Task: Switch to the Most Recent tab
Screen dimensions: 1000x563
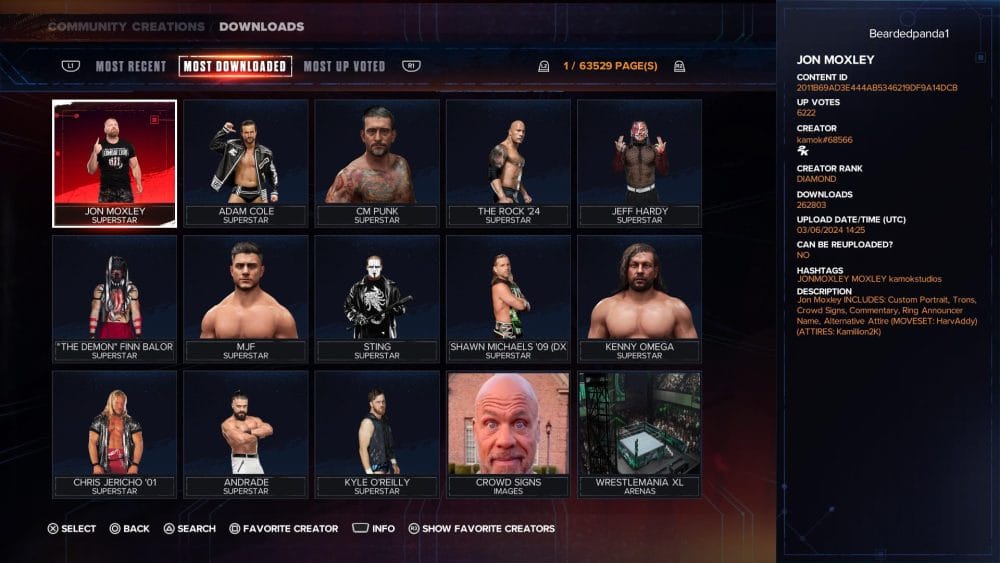Action: point(131,67)
